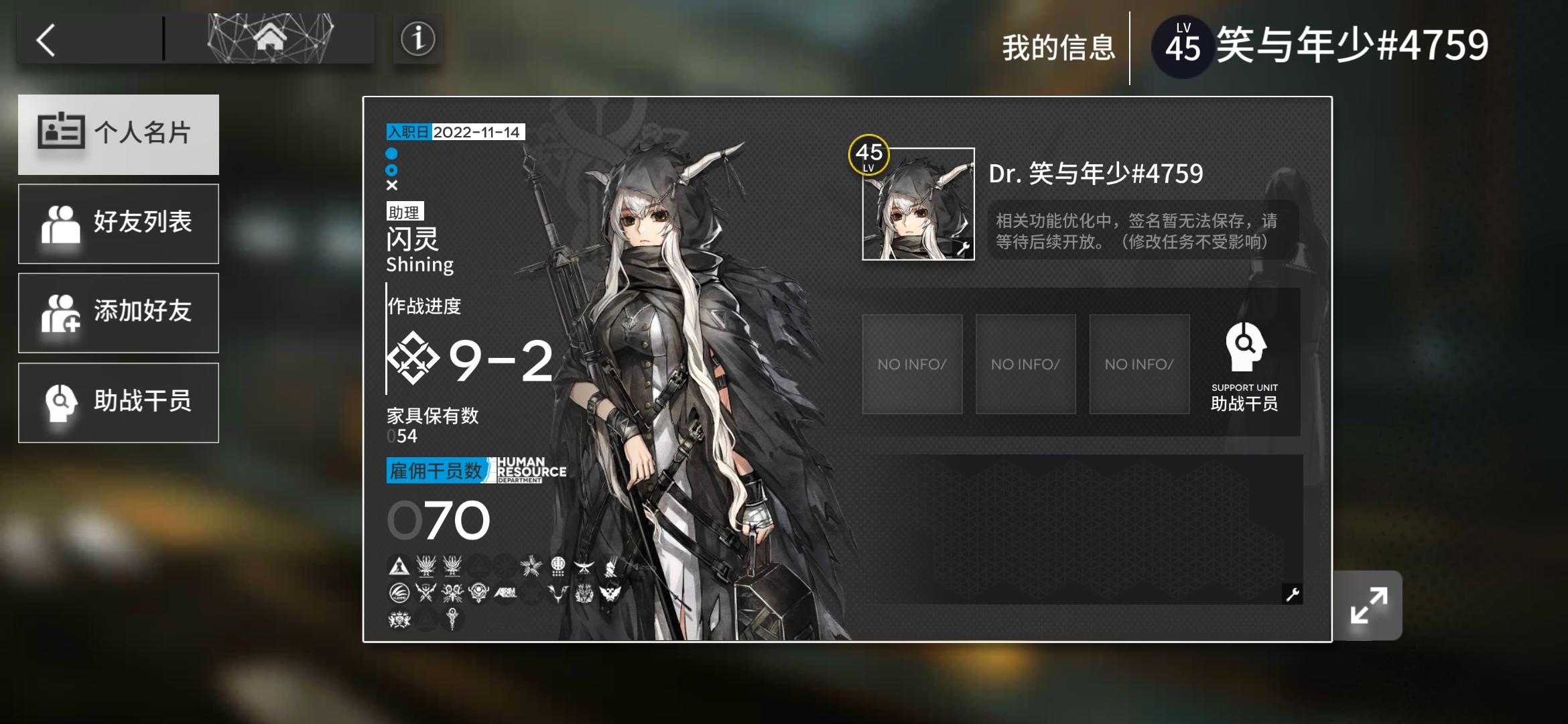Screen dimensions: 1568x724
Task: Open the 好友列表 friends tab
Action: pos(119,223)
